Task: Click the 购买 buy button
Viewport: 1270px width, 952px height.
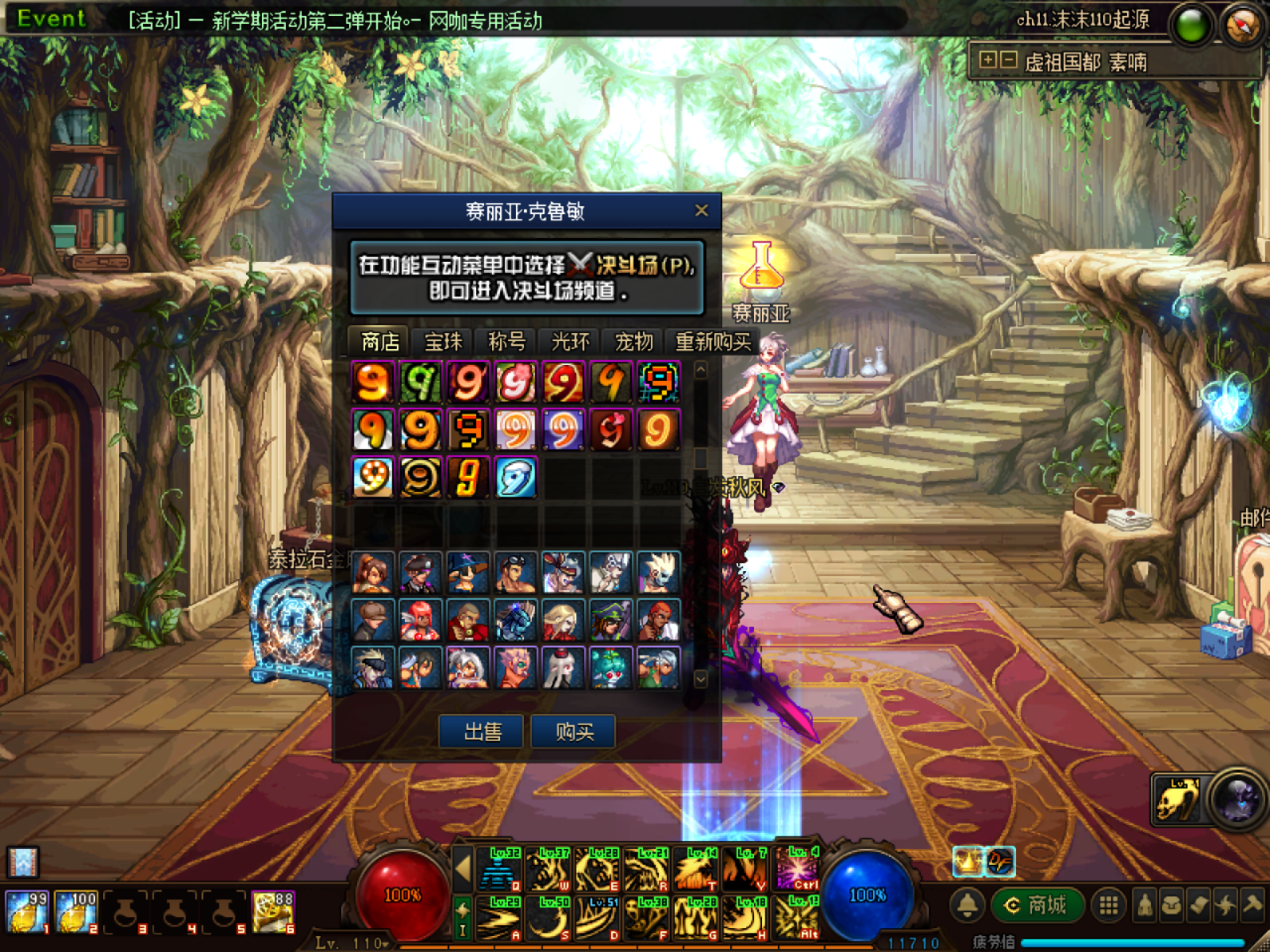Action: click(x=574, y=731)
